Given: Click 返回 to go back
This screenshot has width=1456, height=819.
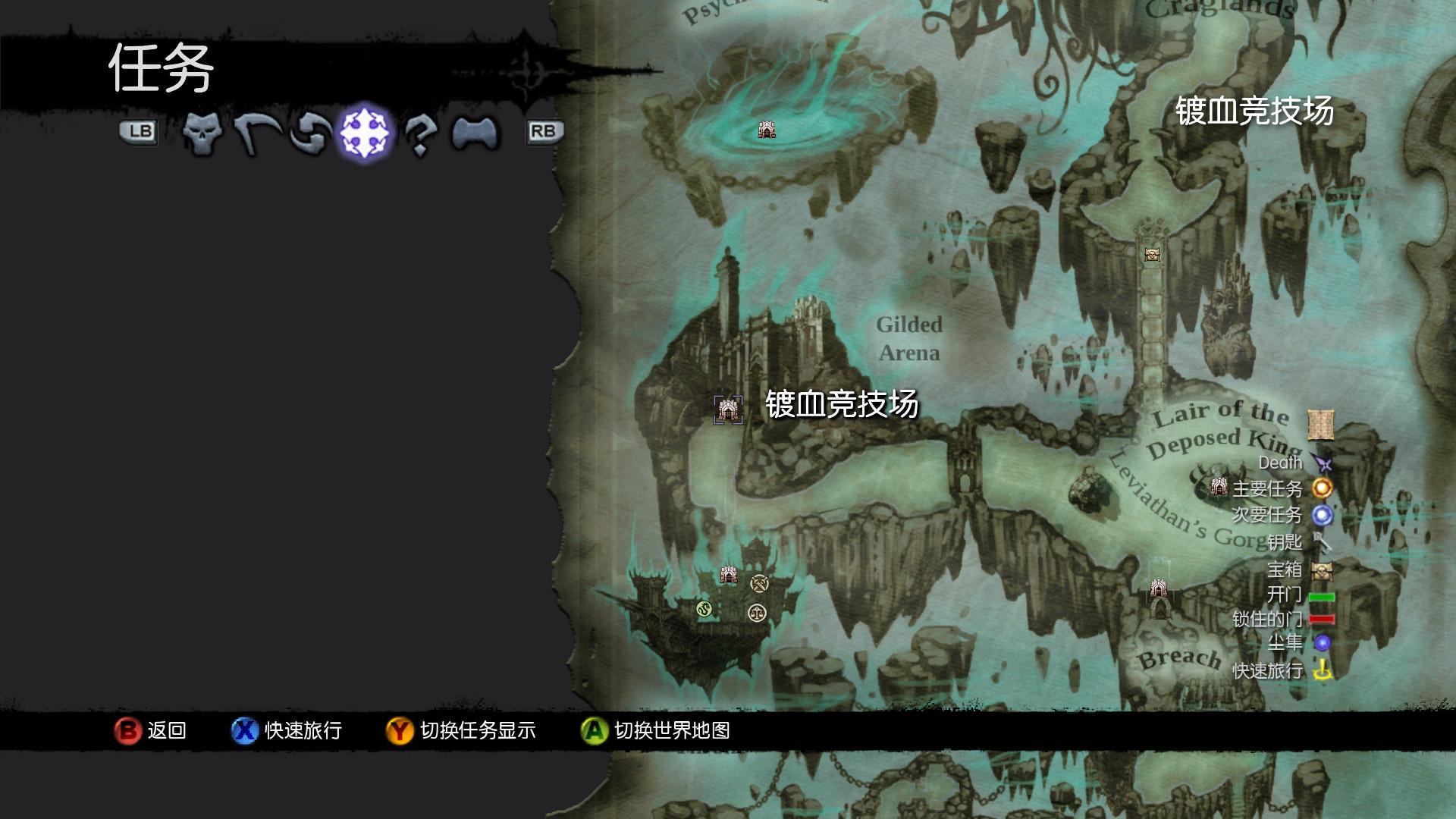Looking at the screenshot, I should [x=150, y=730].
